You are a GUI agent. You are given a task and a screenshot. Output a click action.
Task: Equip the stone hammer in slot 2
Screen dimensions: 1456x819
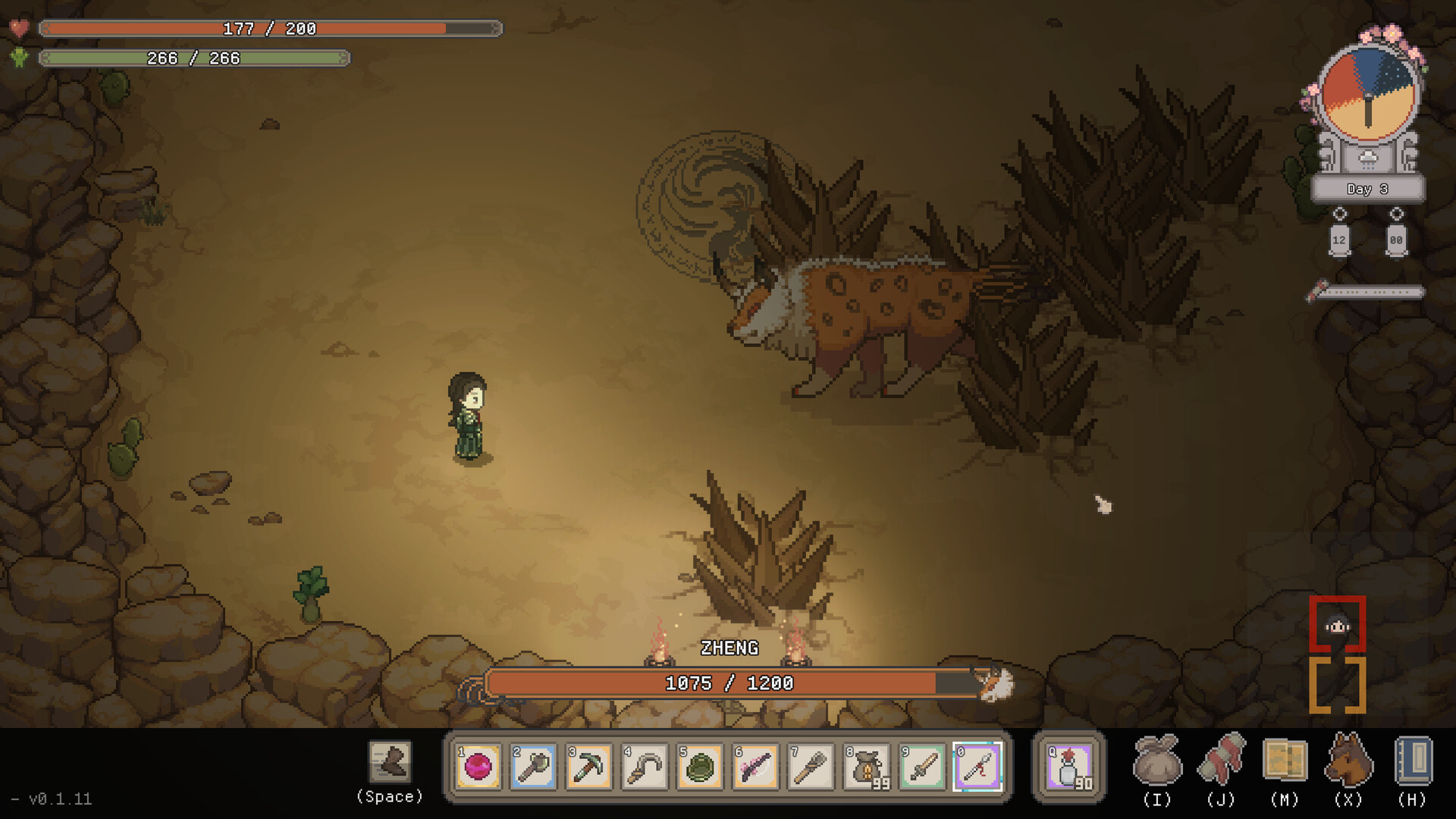click(534, 767)
